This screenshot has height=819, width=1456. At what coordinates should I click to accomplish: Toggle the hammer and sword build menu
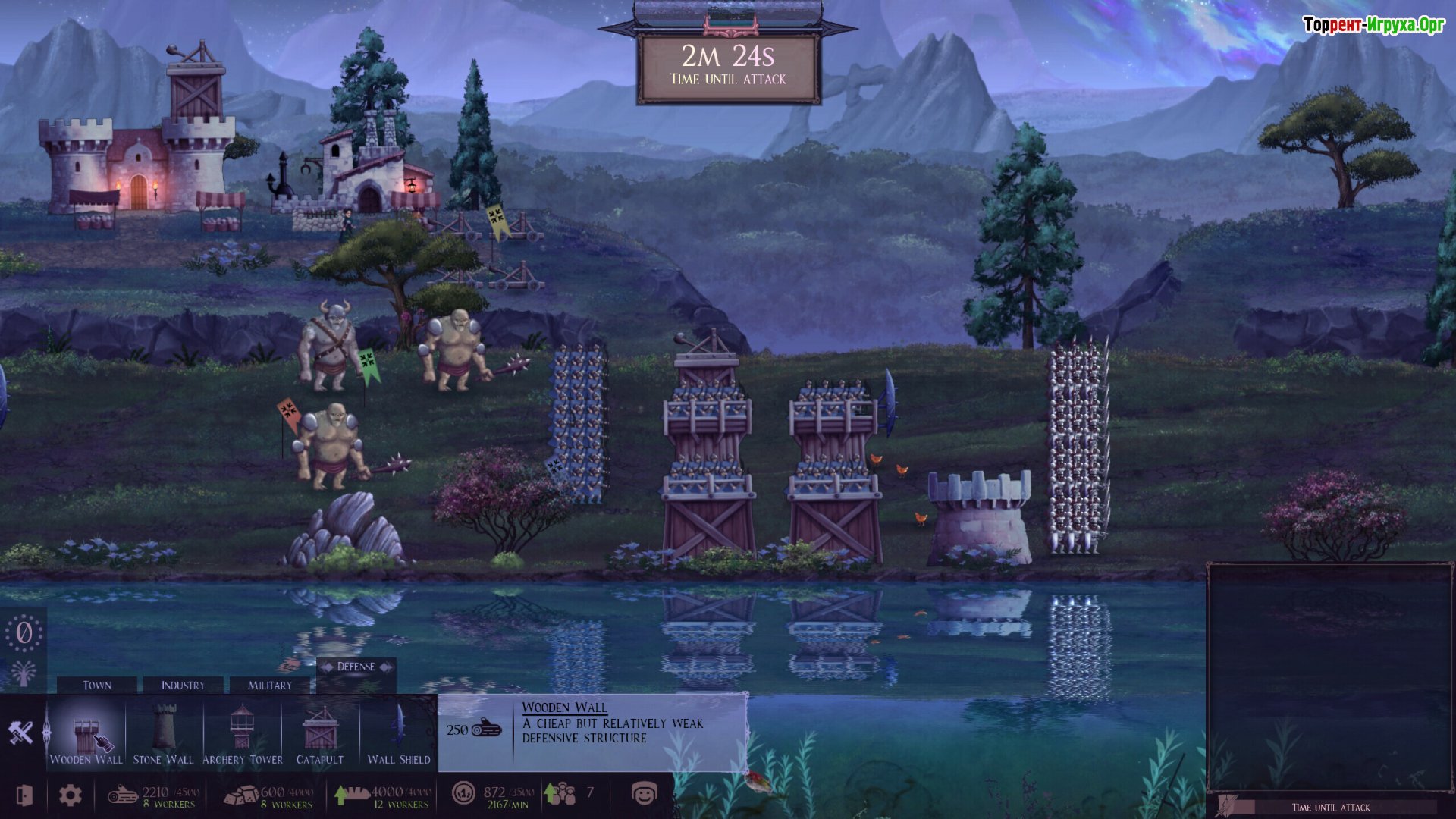(x=21, y=733)
